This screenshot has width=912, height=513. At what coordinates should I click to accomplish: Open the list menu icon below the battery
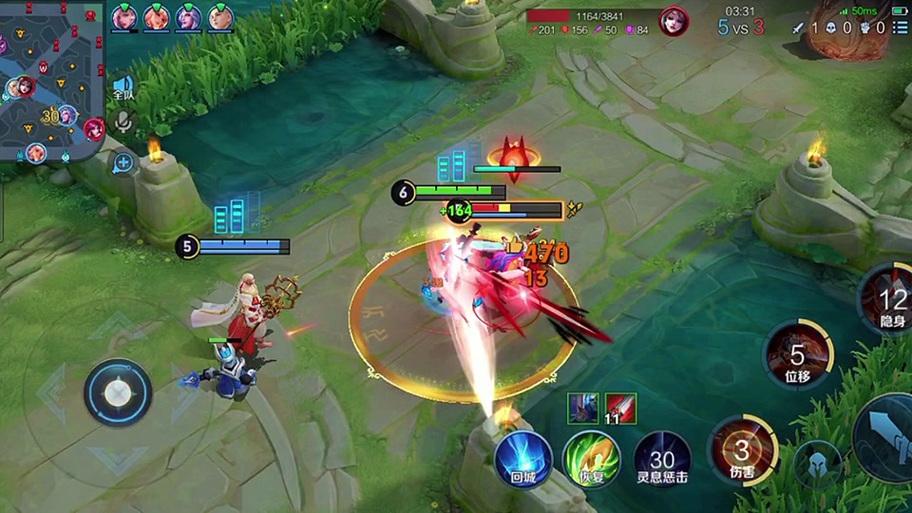[900, 28]
